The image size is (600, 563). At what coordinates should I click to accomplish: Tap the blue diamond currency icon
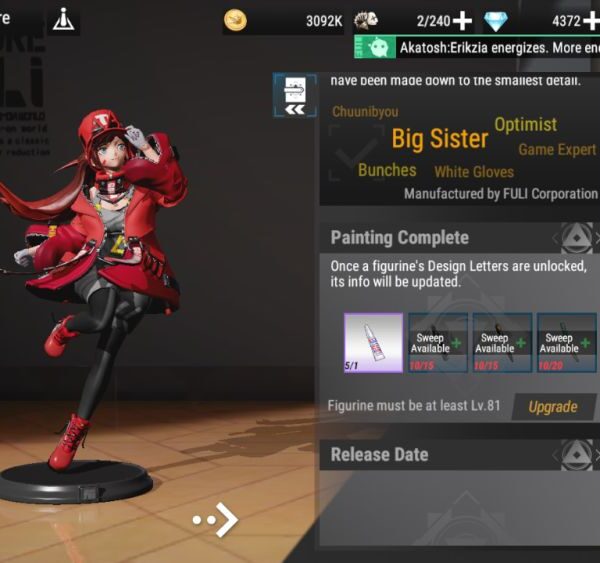coord(495,21)
